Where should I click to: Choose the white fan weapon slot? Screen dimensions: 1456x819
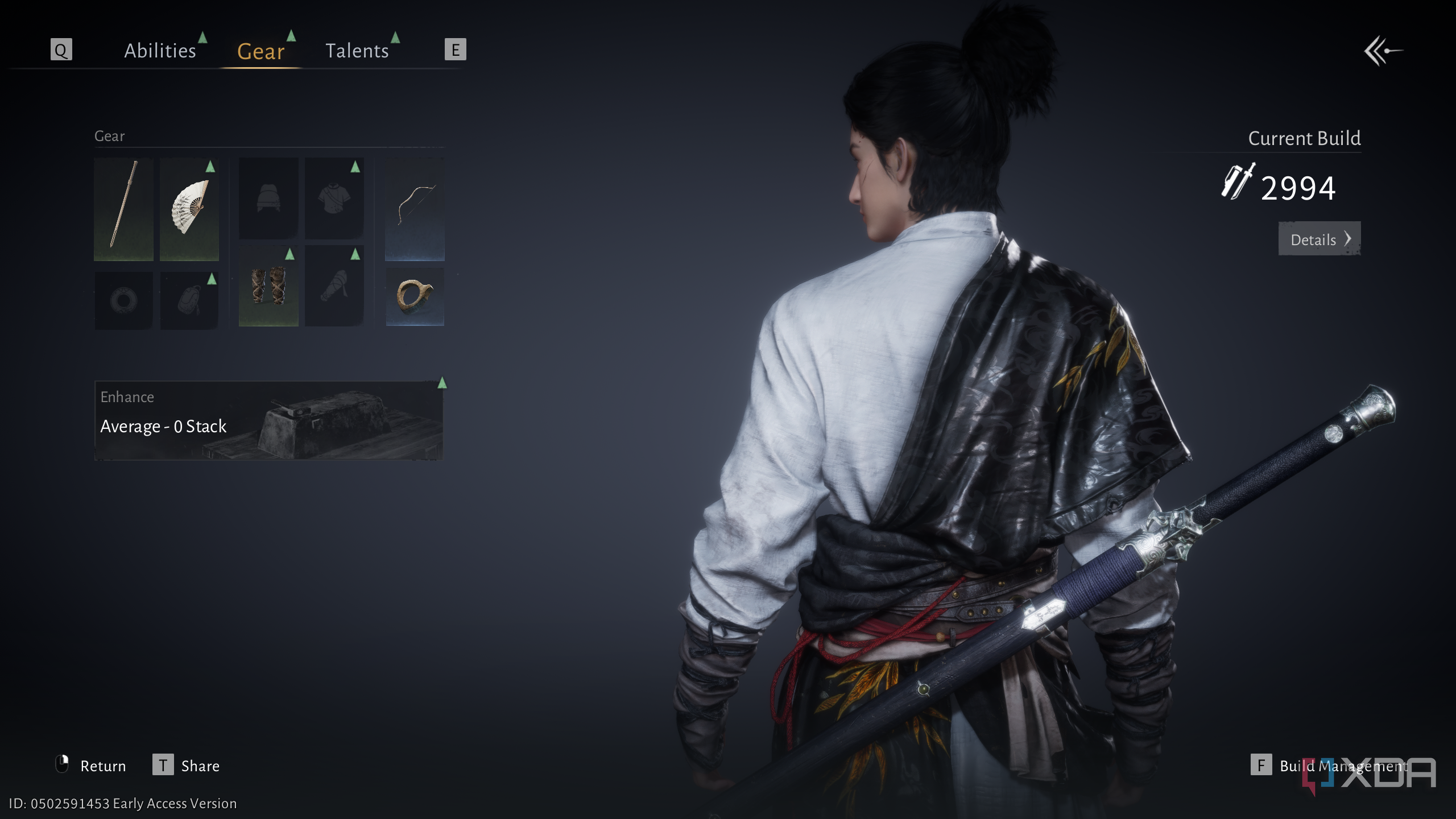coord(189,209)
